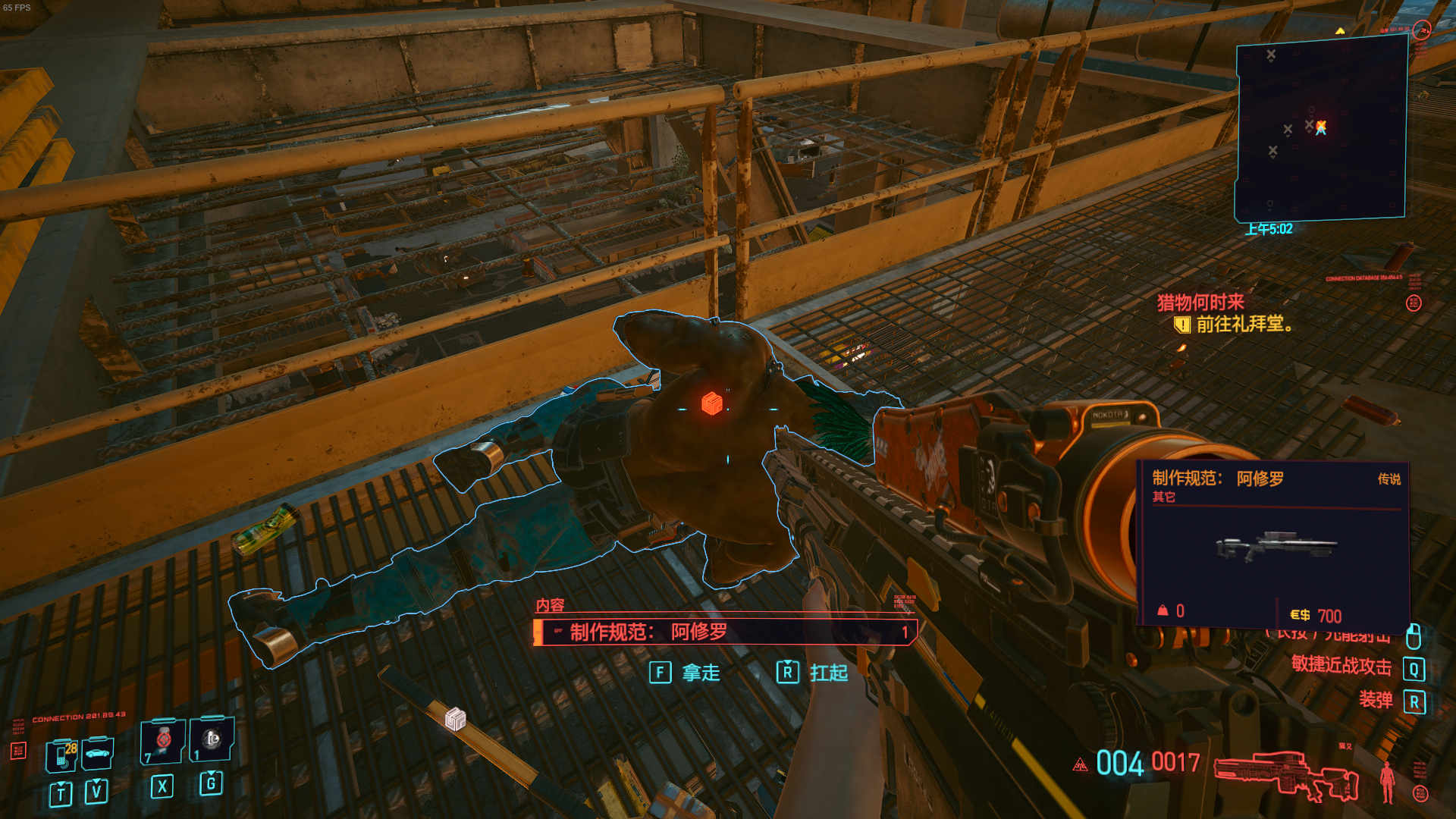The width and height of the screenshot is (1456, 819).
Task: Click the red loot cube marker
Action: coord(711,403)
